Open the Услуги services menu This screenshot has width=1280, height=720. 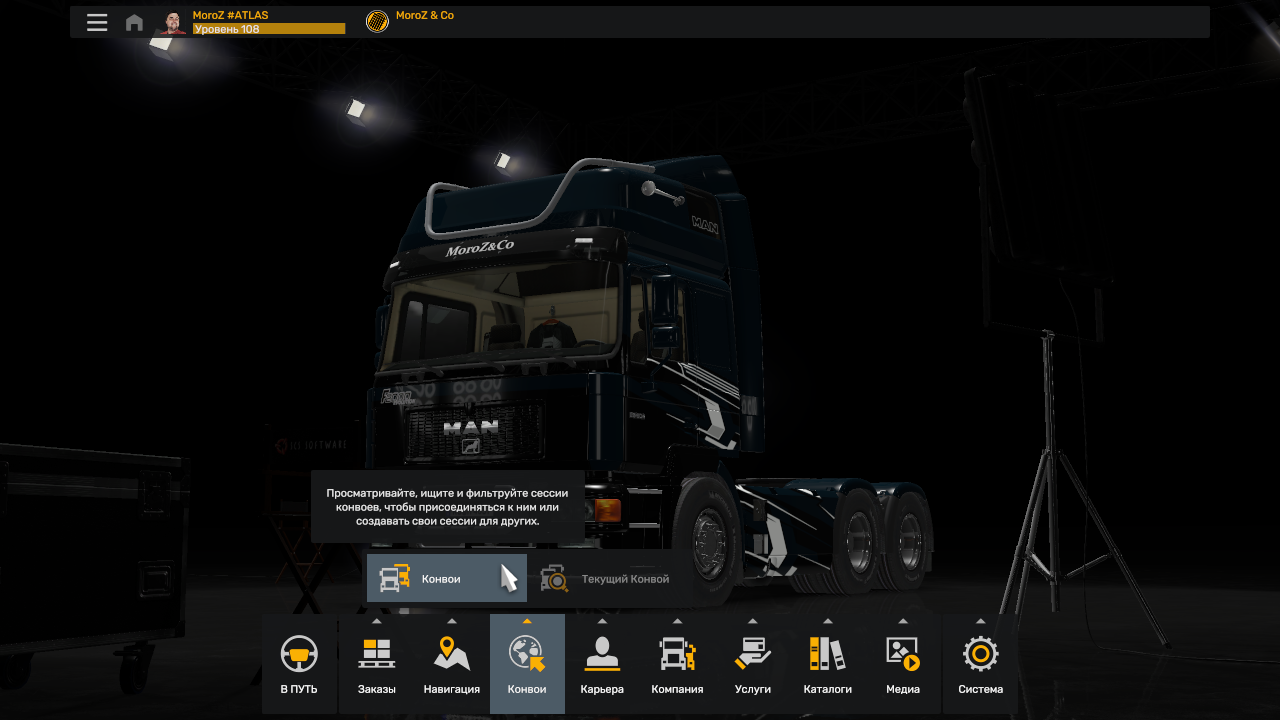(x=753, y=664)
